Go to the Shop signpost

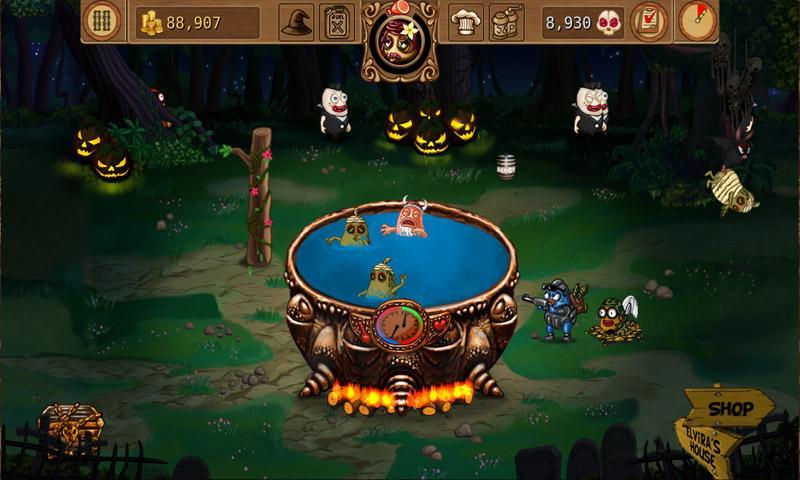point(731,409)
